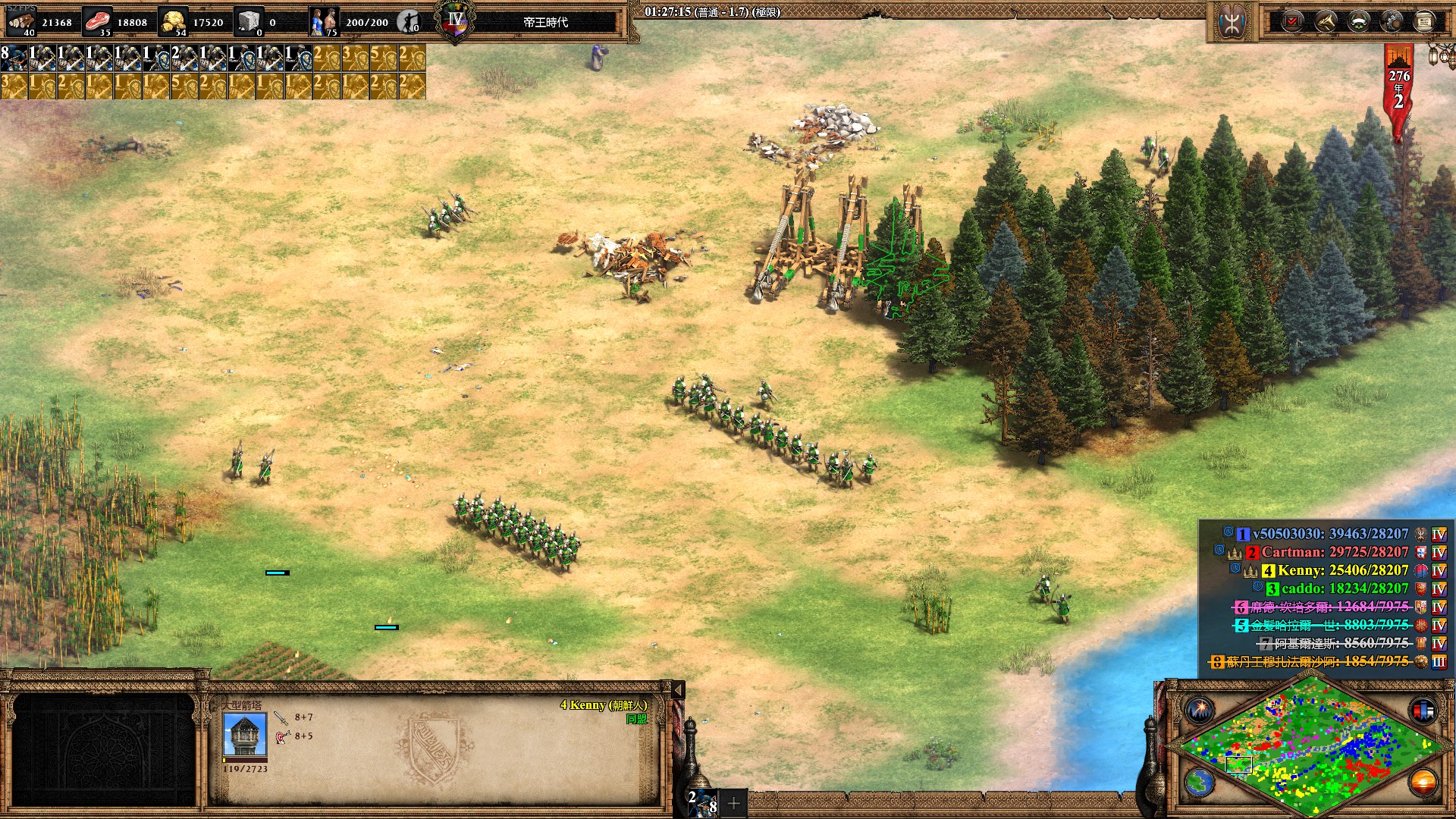The height and width of the screenshot is (819, 1456).
Task: Toggle the minimap colored banners mode
Action: click(x=1423, y=711)
